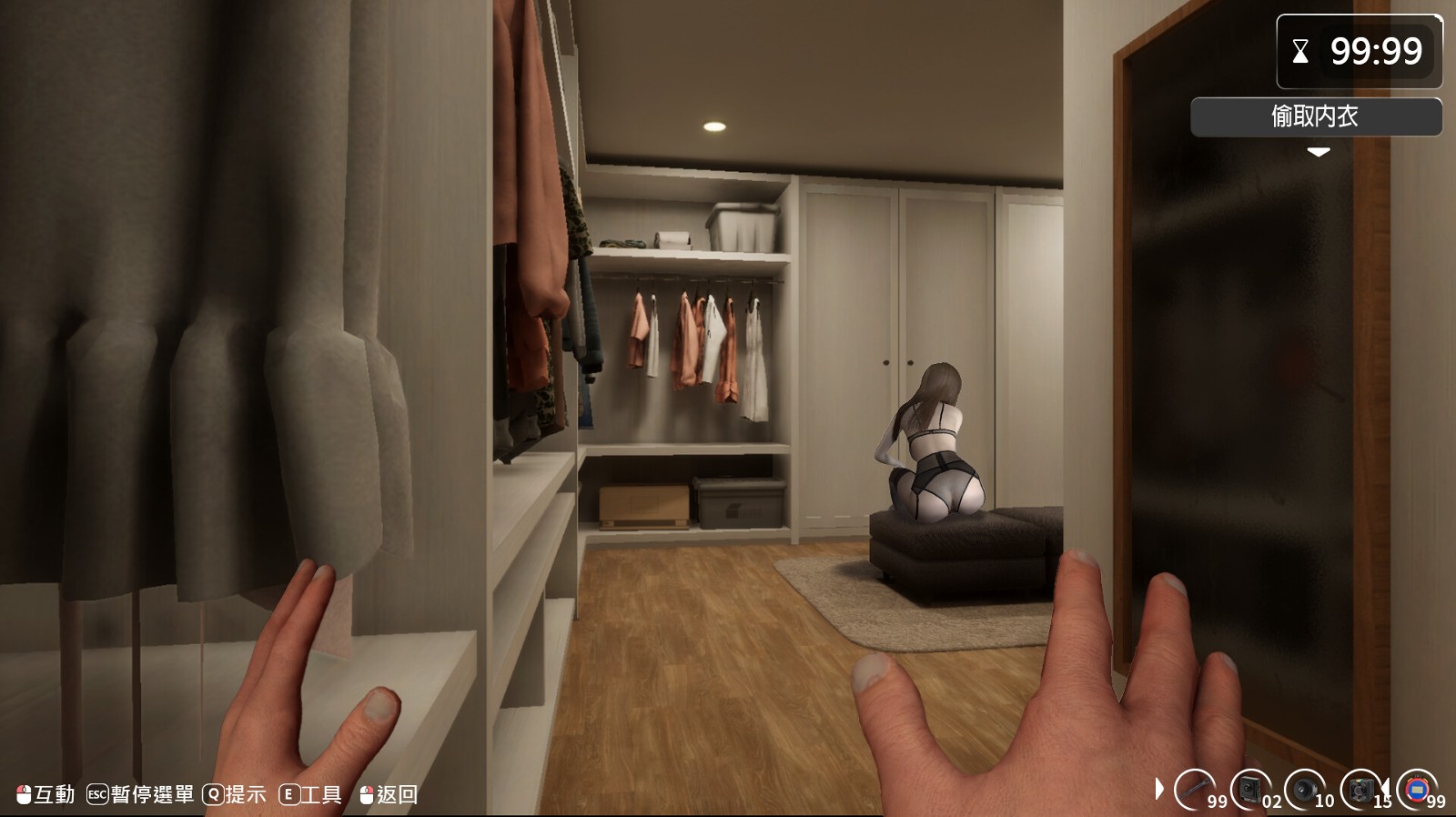The height and width of the screenshot is (817, 1456).
Task: Expand the objective list arrow below 偷取內衣
Action: coord(1318,153)
